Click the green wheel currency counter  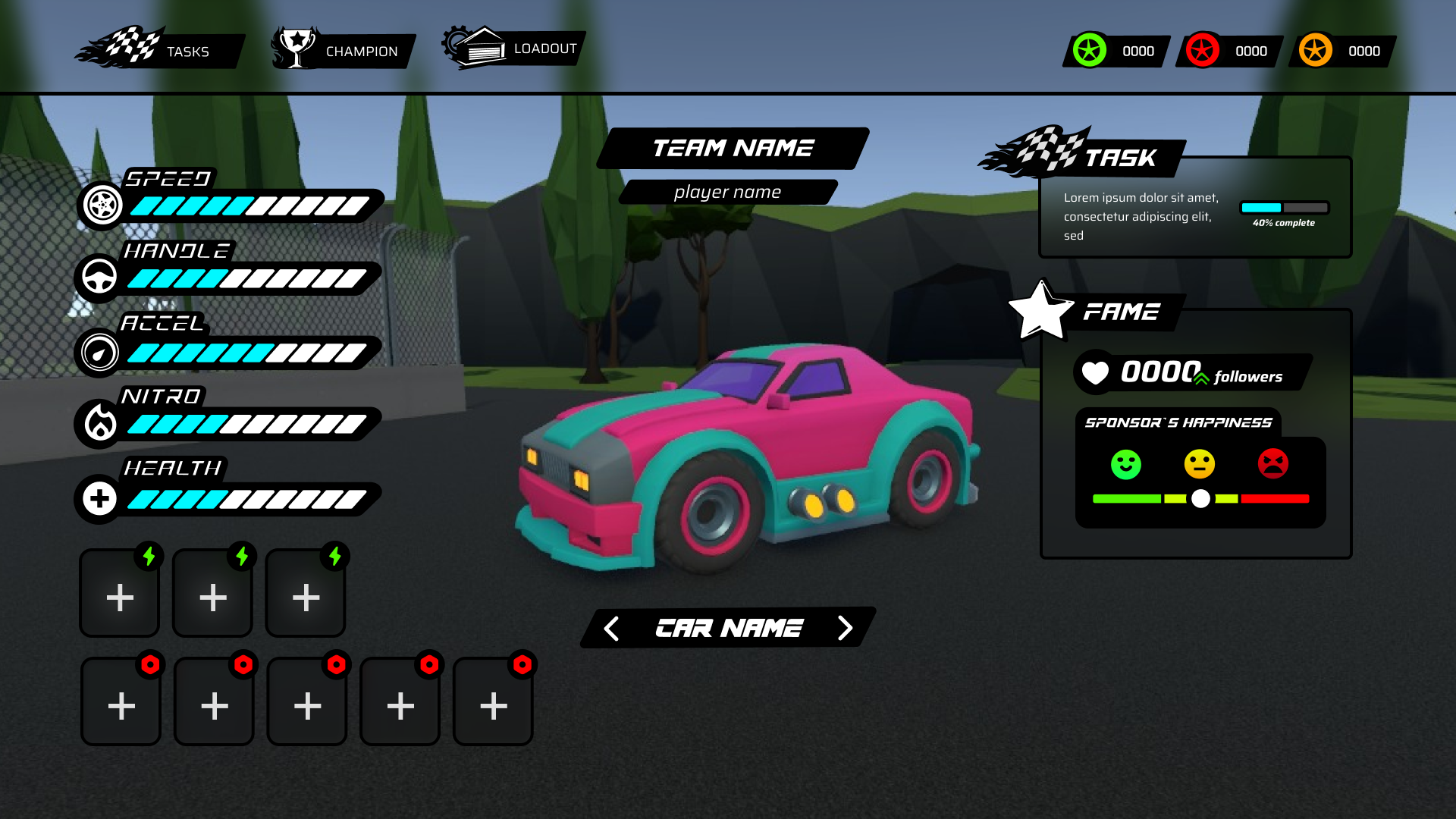click(1116, 51)
